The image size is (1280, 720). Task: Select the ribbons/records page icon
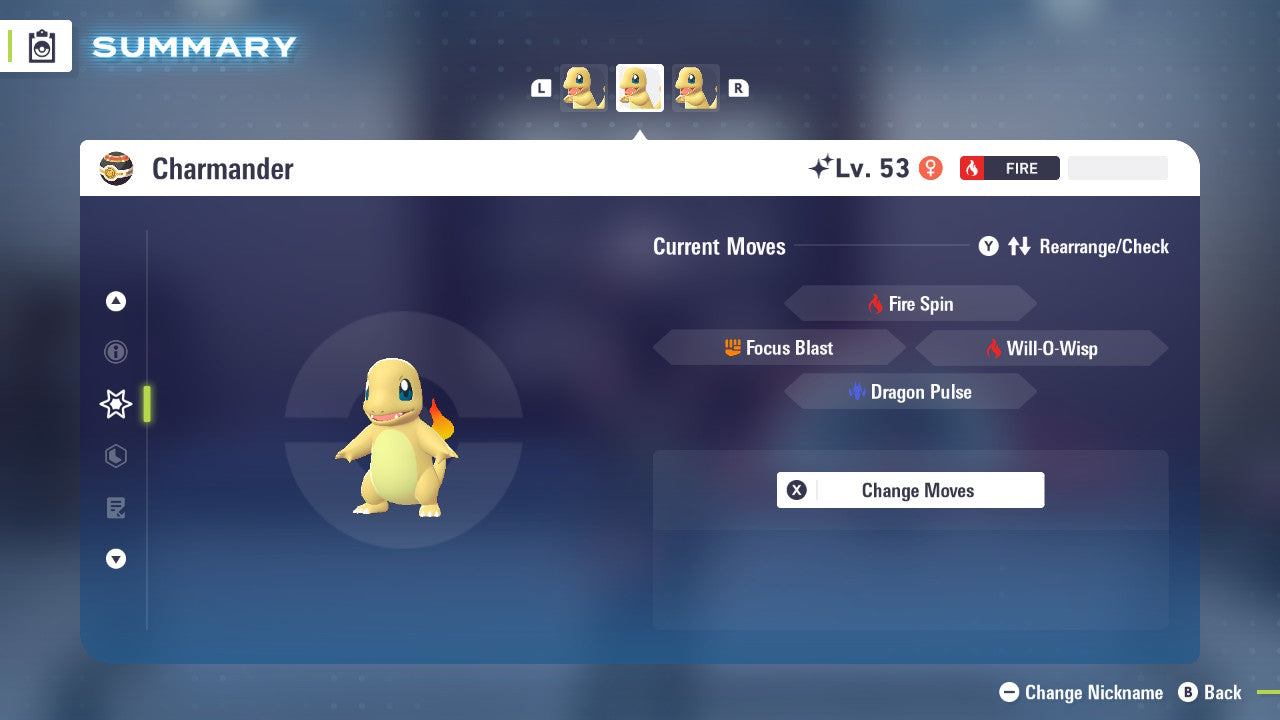(115, 508)
